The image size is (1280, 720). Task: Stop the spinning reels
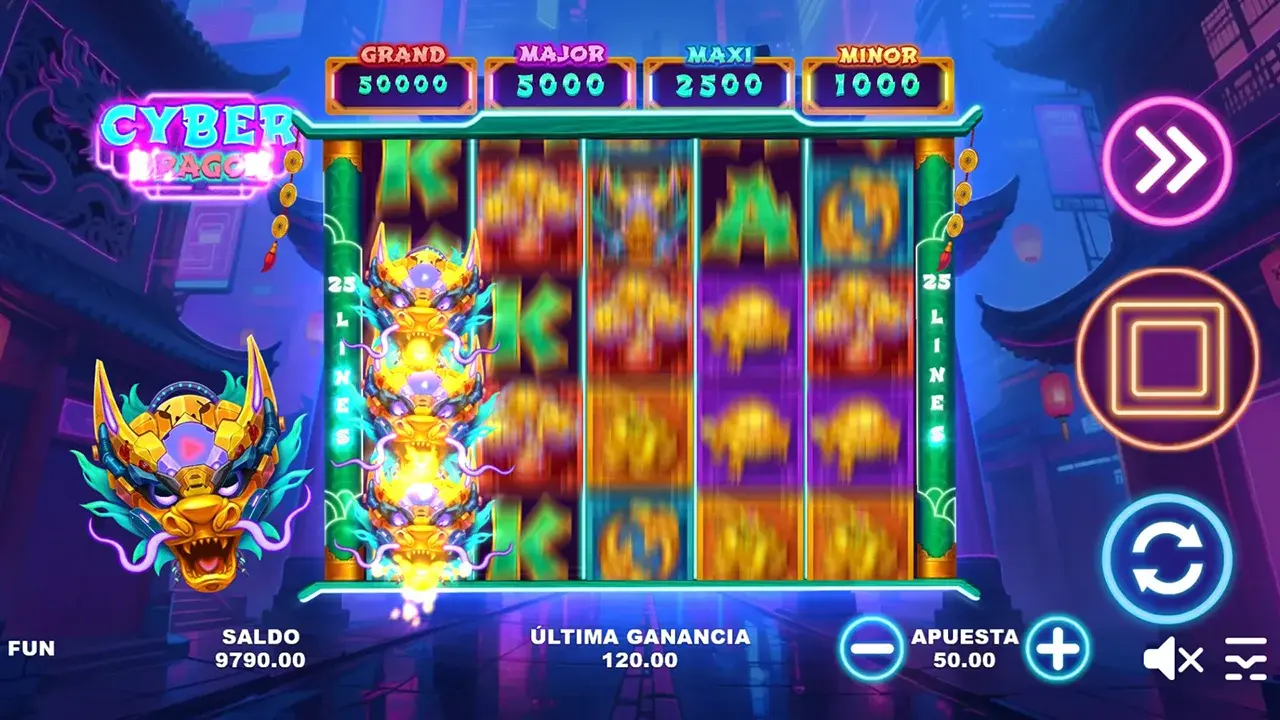1167,359
